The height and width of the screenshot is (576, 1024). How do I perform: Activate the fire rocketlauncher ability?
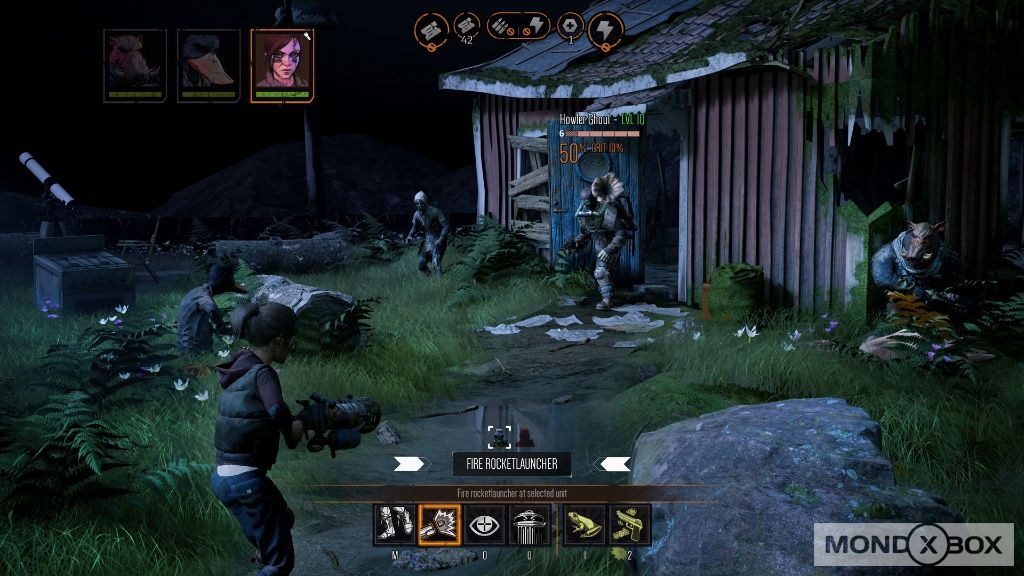point(438,524)
